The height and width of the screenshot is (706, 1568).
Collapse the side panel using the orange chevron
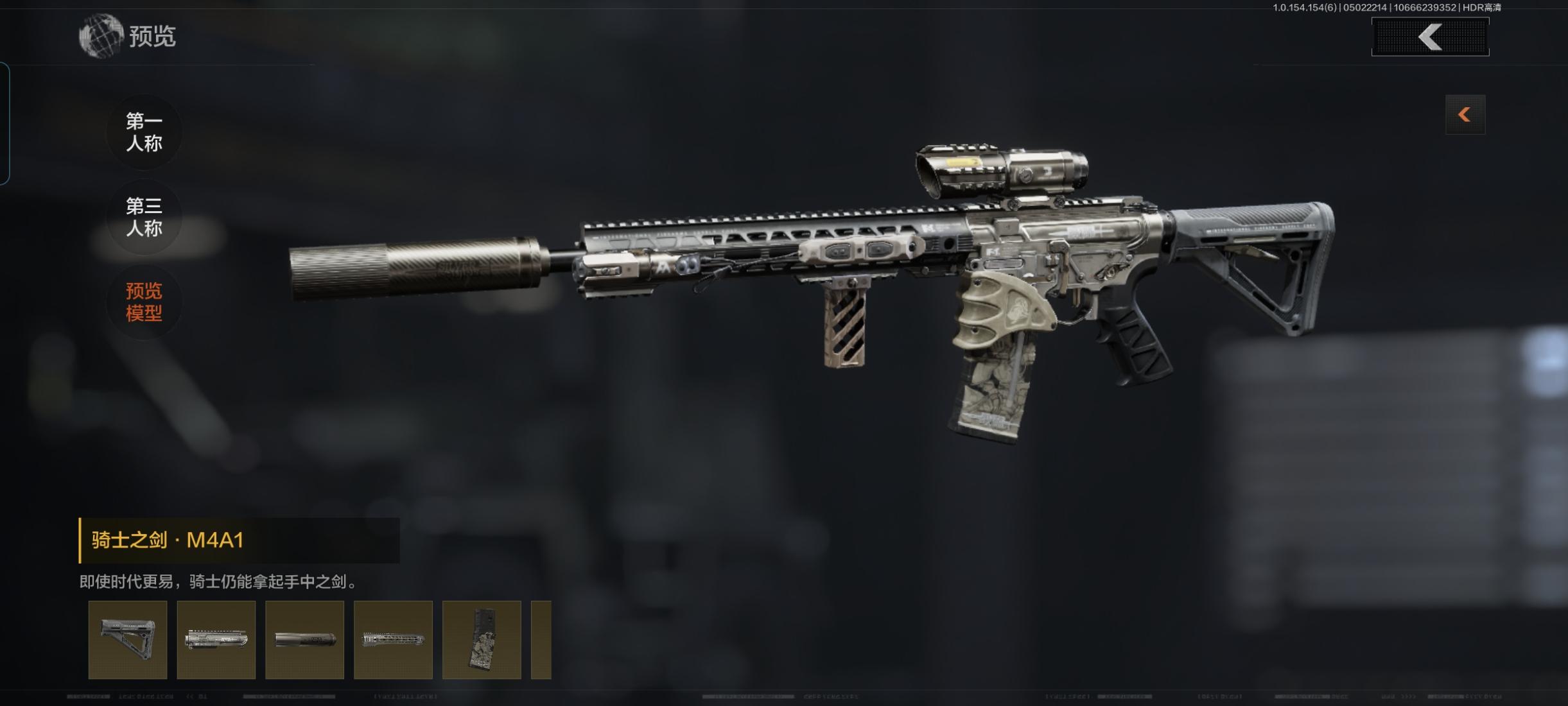click(1465, 114)
